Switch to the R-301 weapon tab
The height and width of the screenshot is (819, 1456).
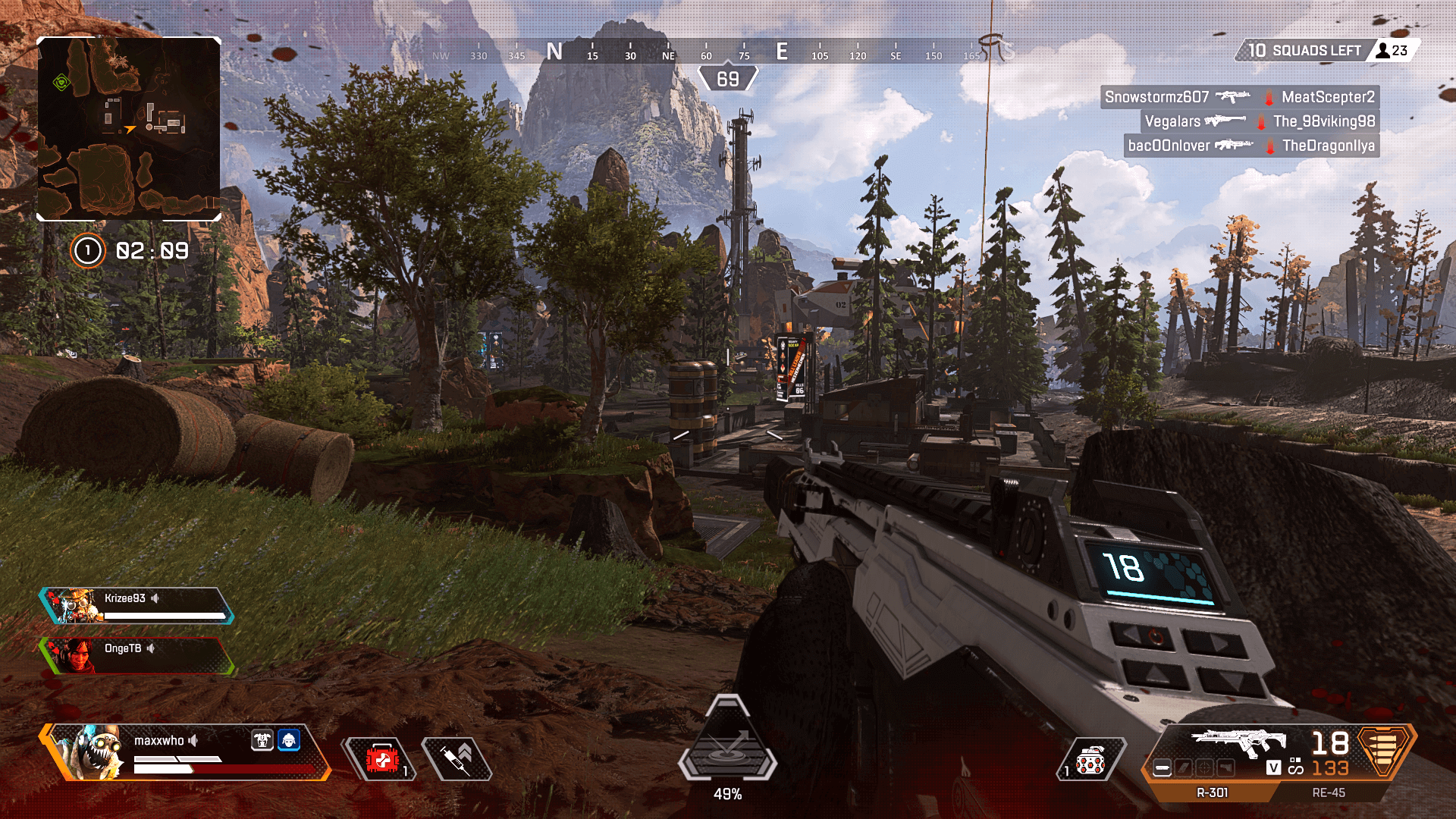[x=1212, y=792]
